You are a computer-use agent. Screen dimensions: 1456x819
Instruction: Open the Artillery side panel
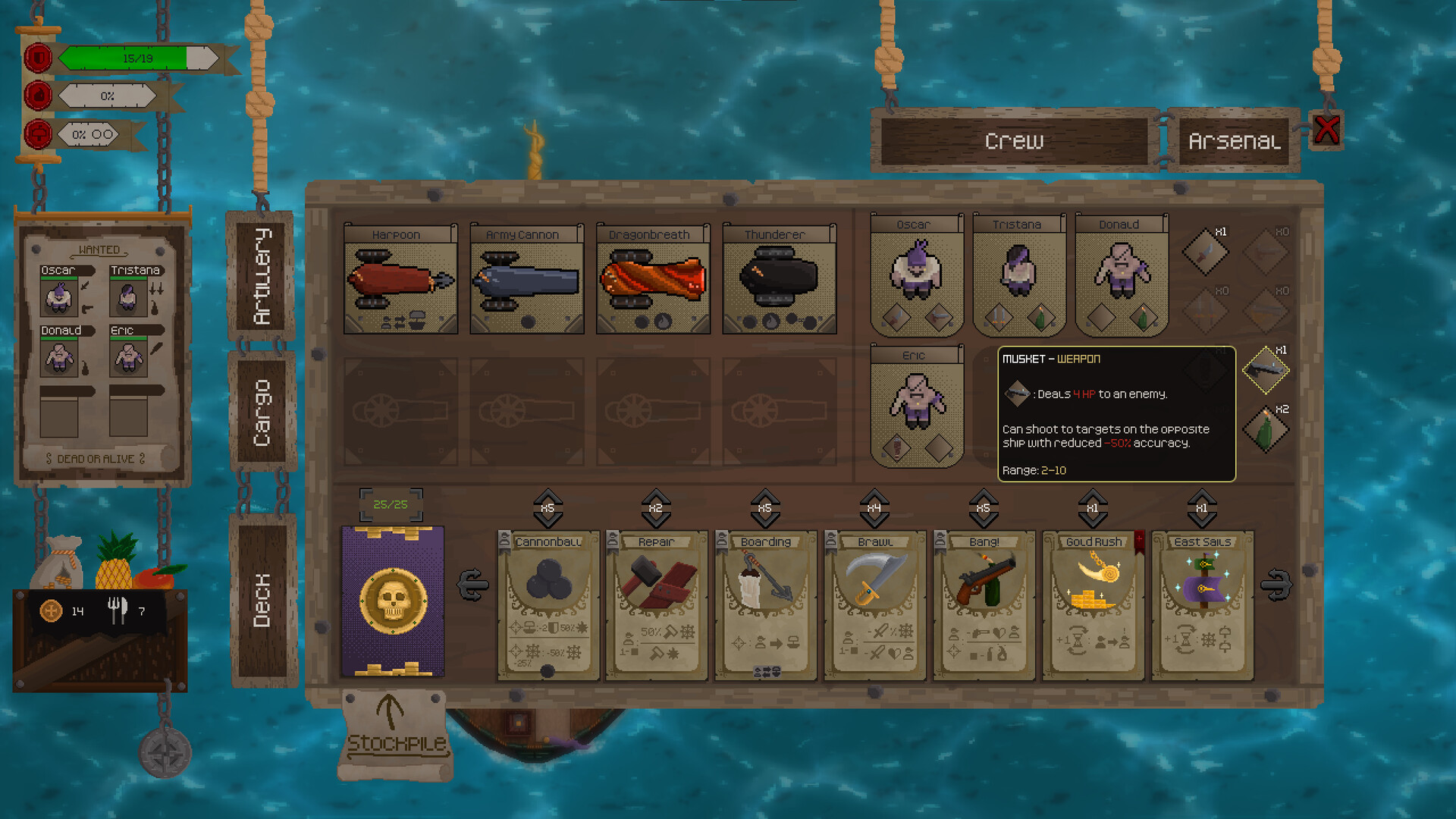pyautogui.click(x=262, y=277)
